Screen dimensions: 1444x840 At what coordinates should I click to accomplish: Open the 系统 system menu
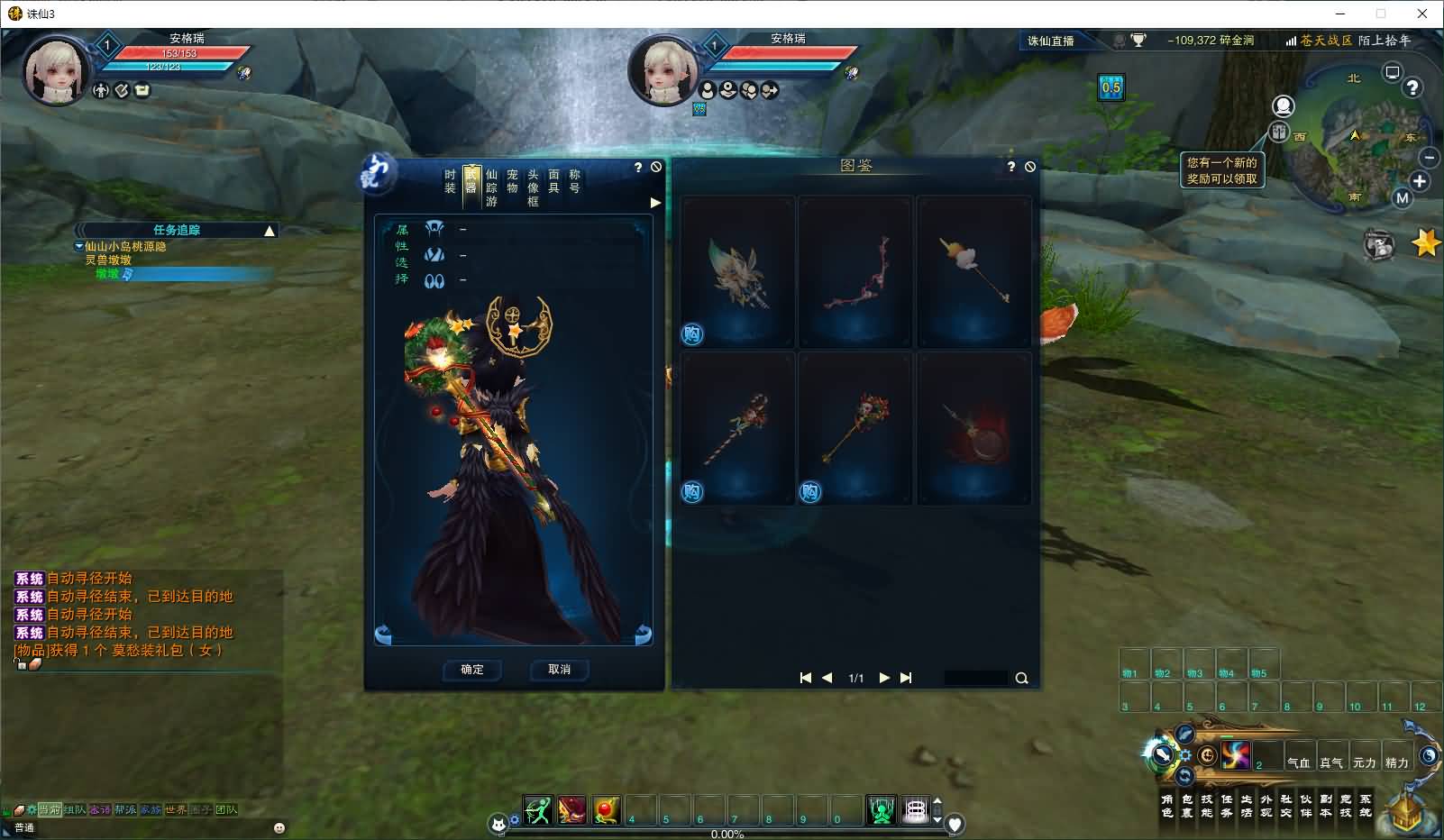pyautogui.click(x=1366, y=806)
